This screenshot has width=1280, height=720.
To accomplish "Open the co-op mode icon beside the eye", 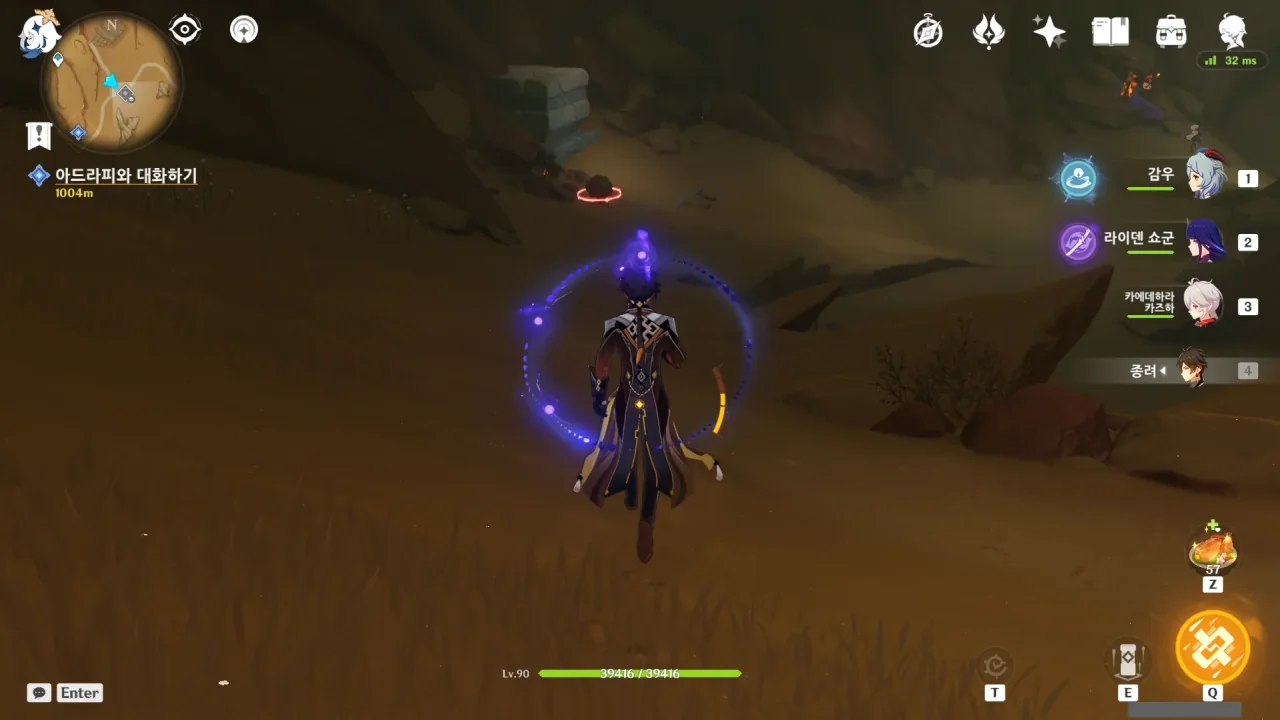I will (244, 30).
